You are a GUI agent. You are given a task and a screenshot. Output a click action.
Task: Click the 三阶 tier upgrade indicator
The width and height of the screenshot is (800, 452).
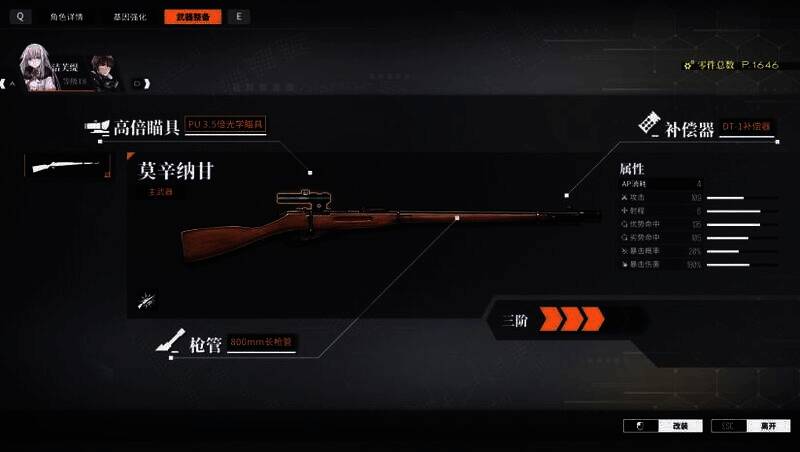[550, 320]
